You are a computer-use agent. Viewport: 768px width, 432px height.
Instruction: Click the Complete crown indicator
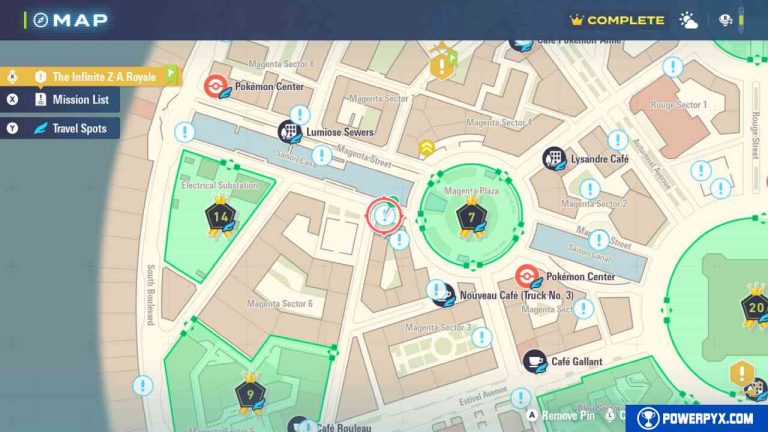point(617,20)
